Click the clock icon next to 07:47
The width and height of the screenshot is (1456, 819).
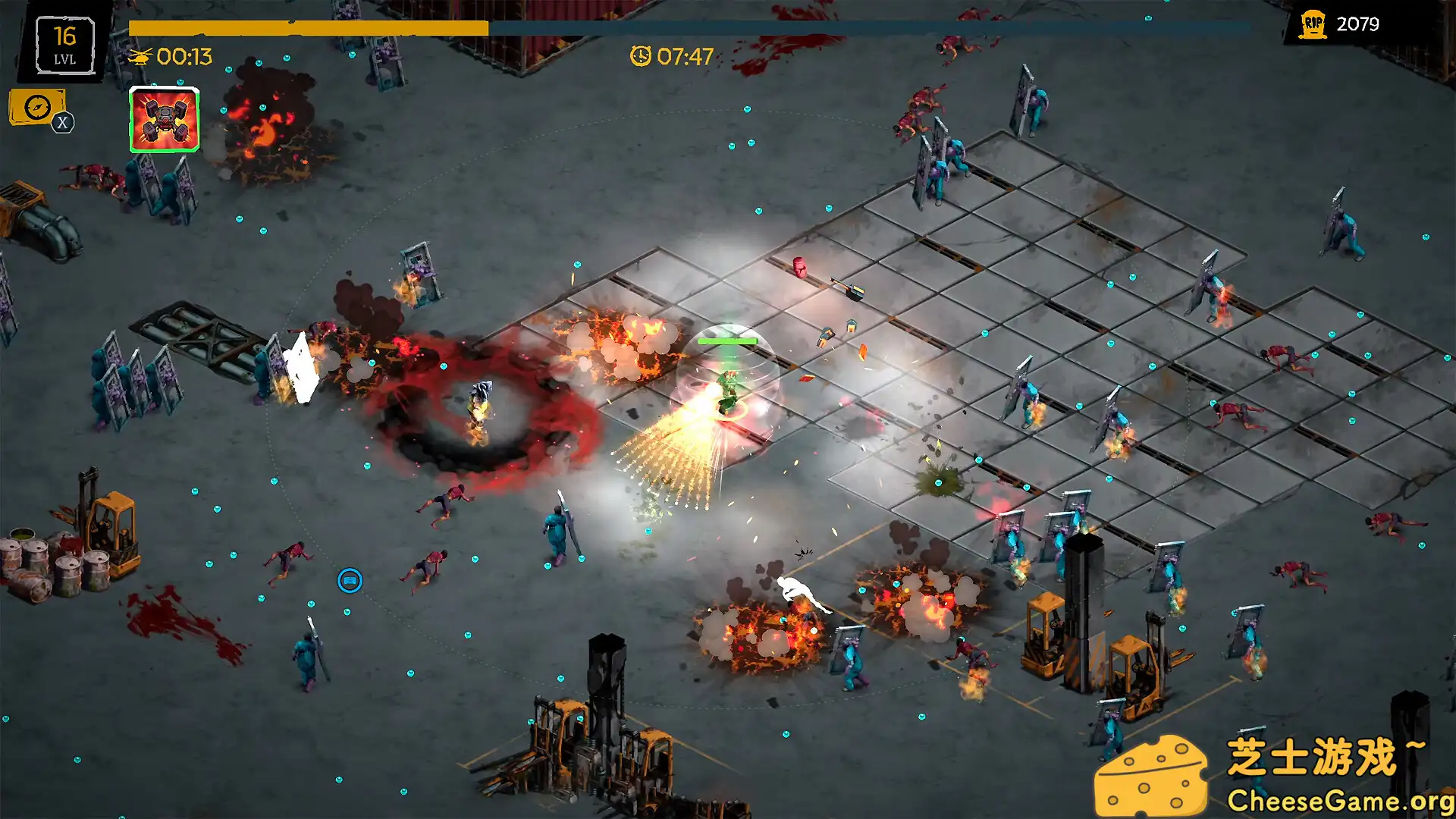[642, 55]
